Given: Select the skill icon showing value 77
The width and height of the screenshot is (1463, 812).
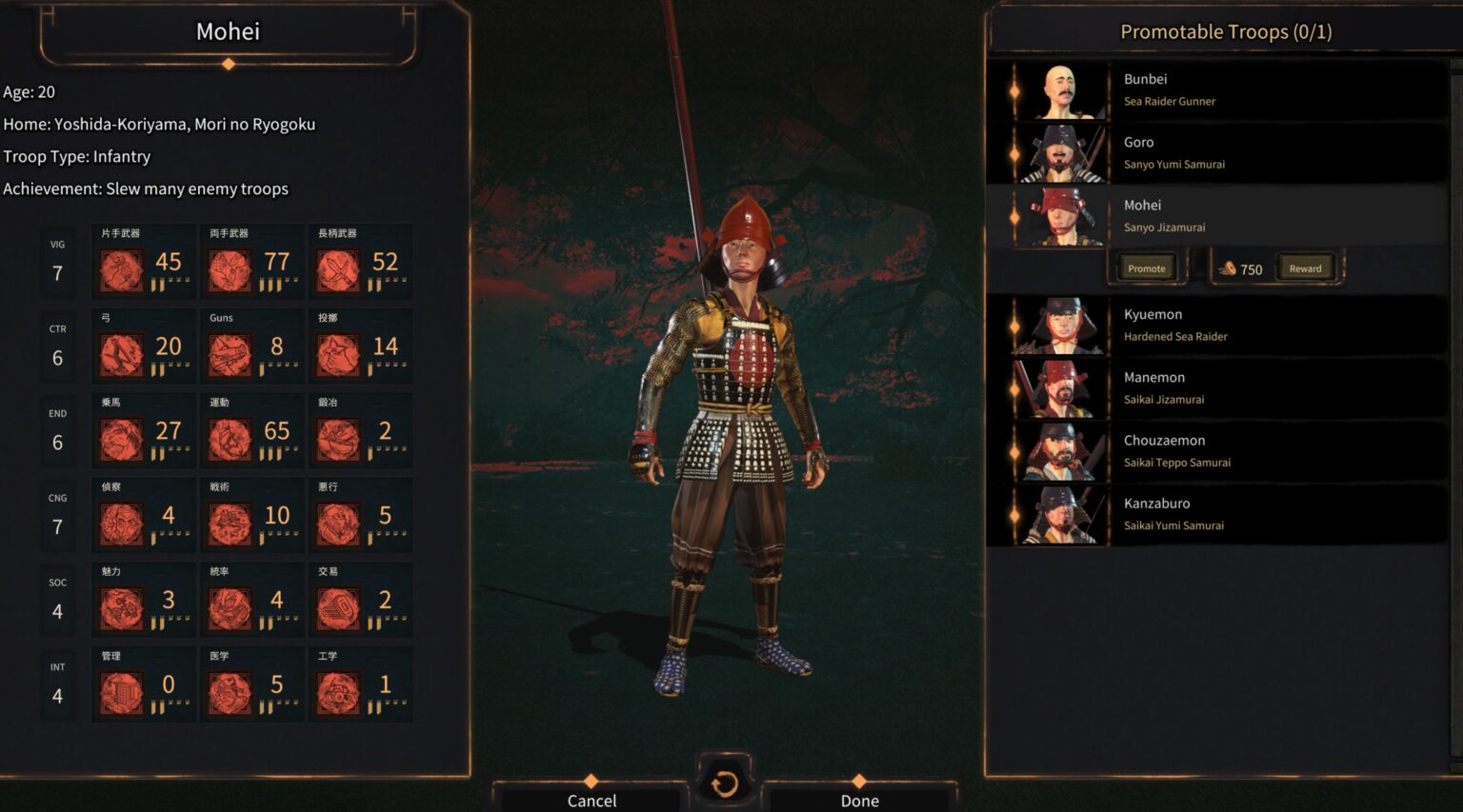Looking at the screenshot, I should [x=230, y=270].
